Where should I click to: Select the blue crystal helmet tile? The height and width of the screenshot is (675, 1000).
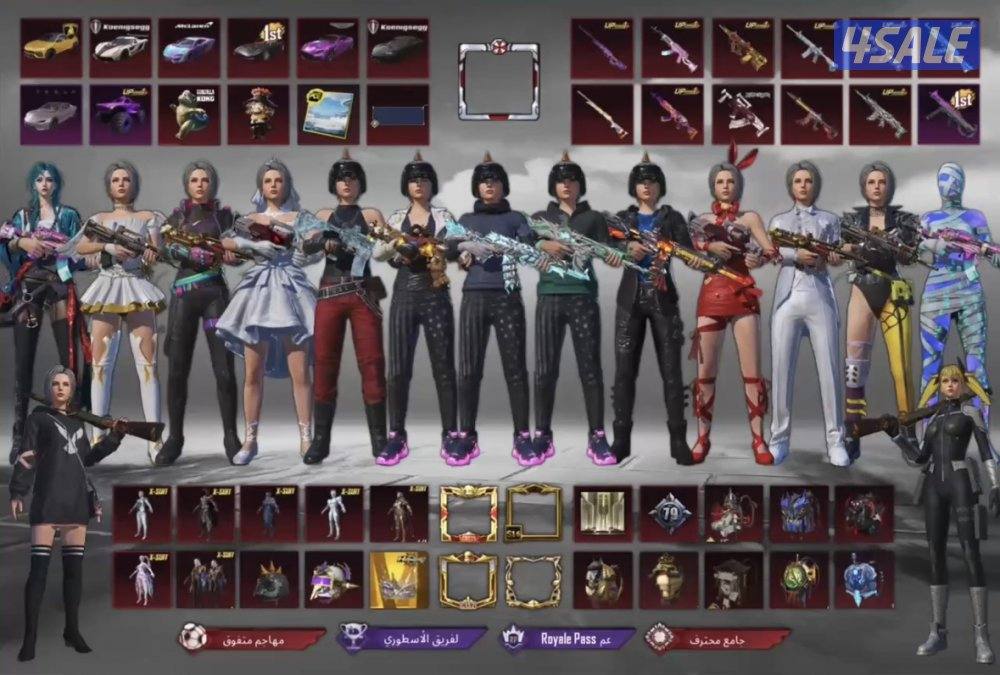click(862, 579)
